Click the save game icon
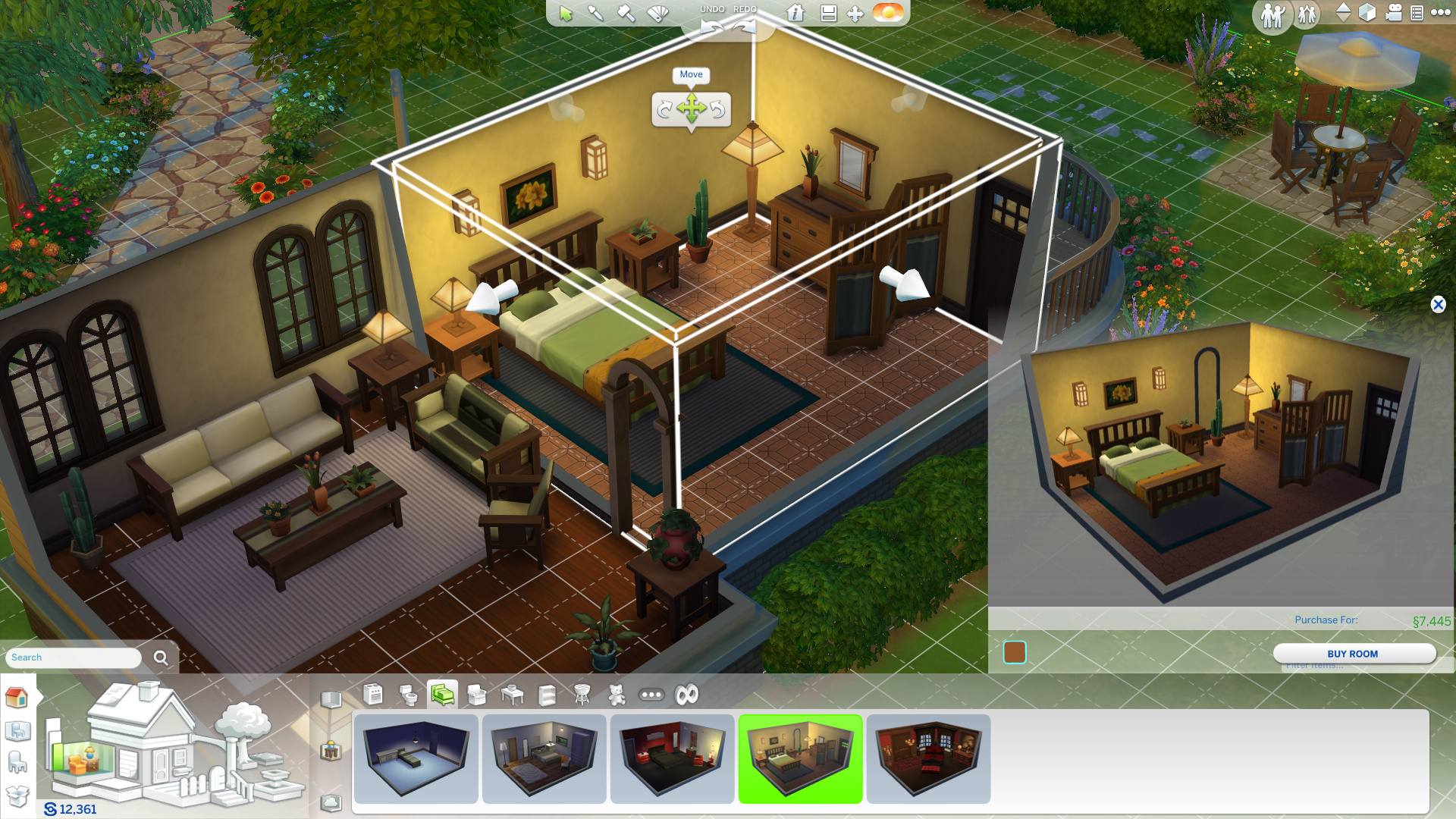 tap(827, 13)
